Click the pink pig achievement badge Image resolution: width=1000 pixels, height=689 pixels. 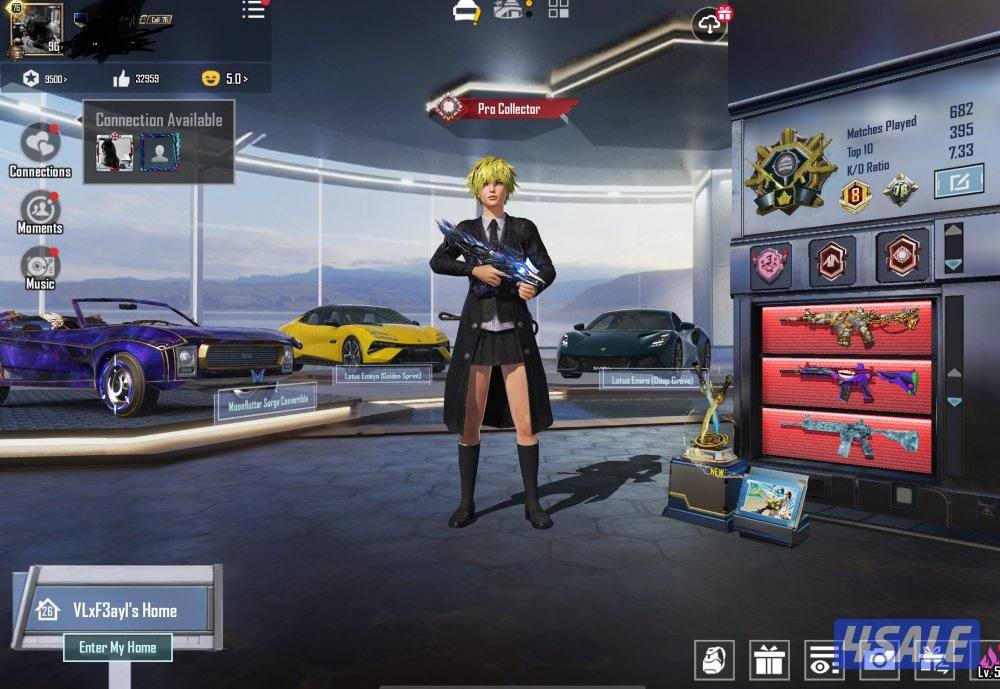pos(771,262)
